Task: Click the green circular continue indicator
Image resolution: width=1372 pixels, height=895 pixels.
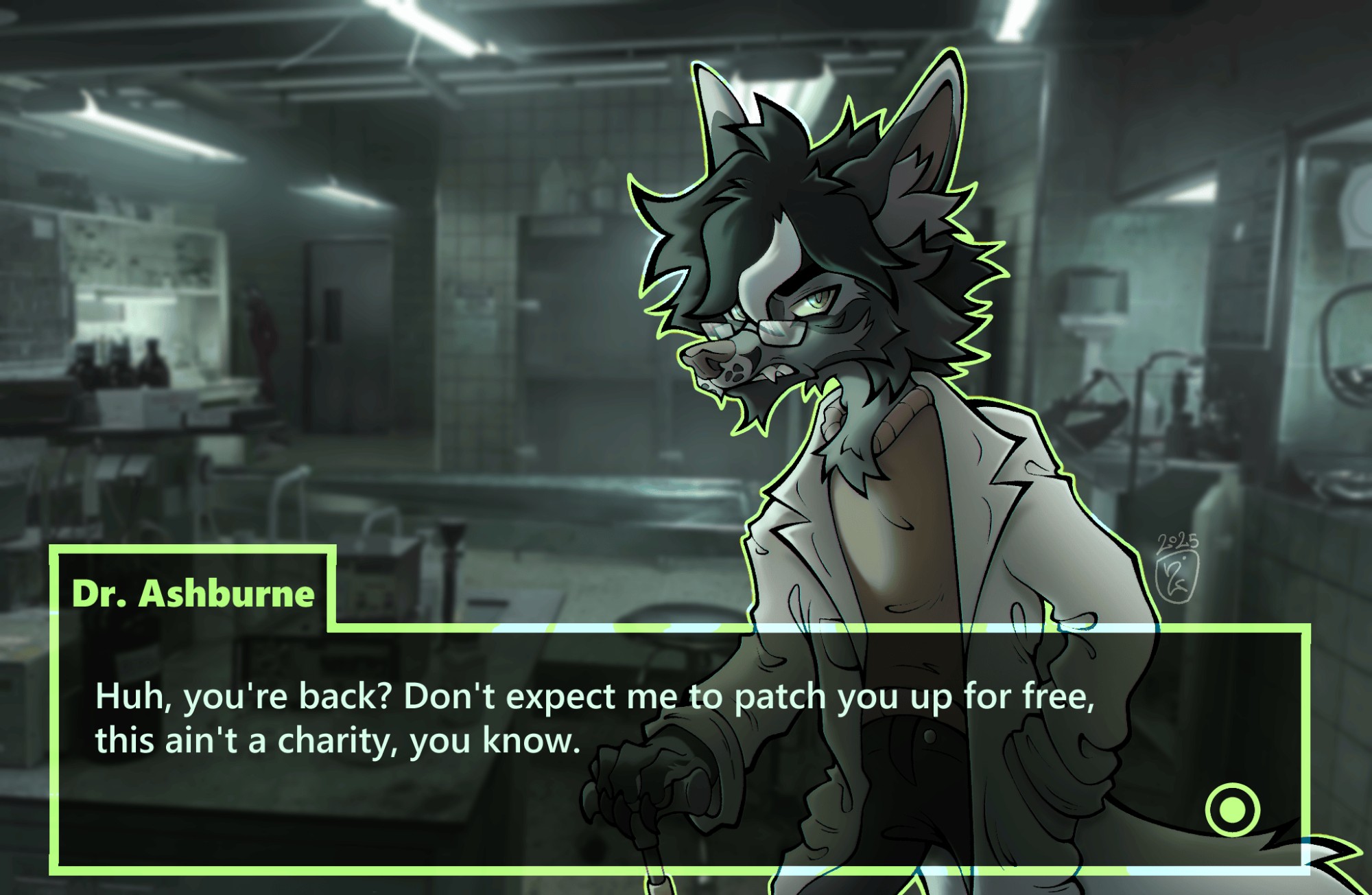Action: [x=1232, y=809]
